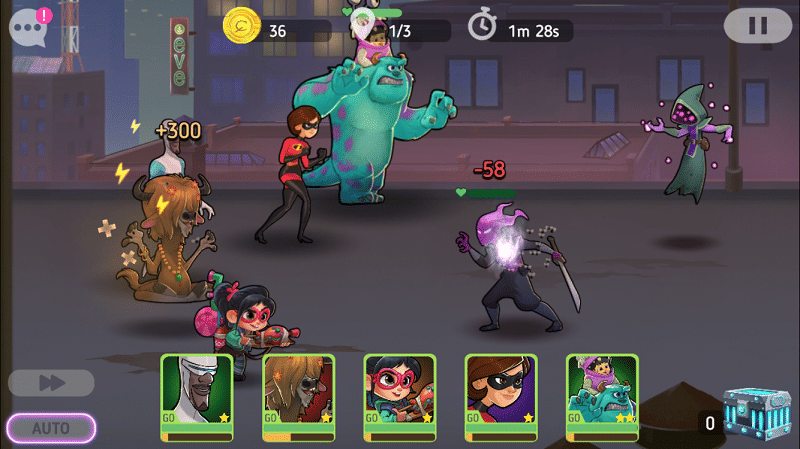
Task: Choose Elastigirl's hero card
Action: point(501,397)
